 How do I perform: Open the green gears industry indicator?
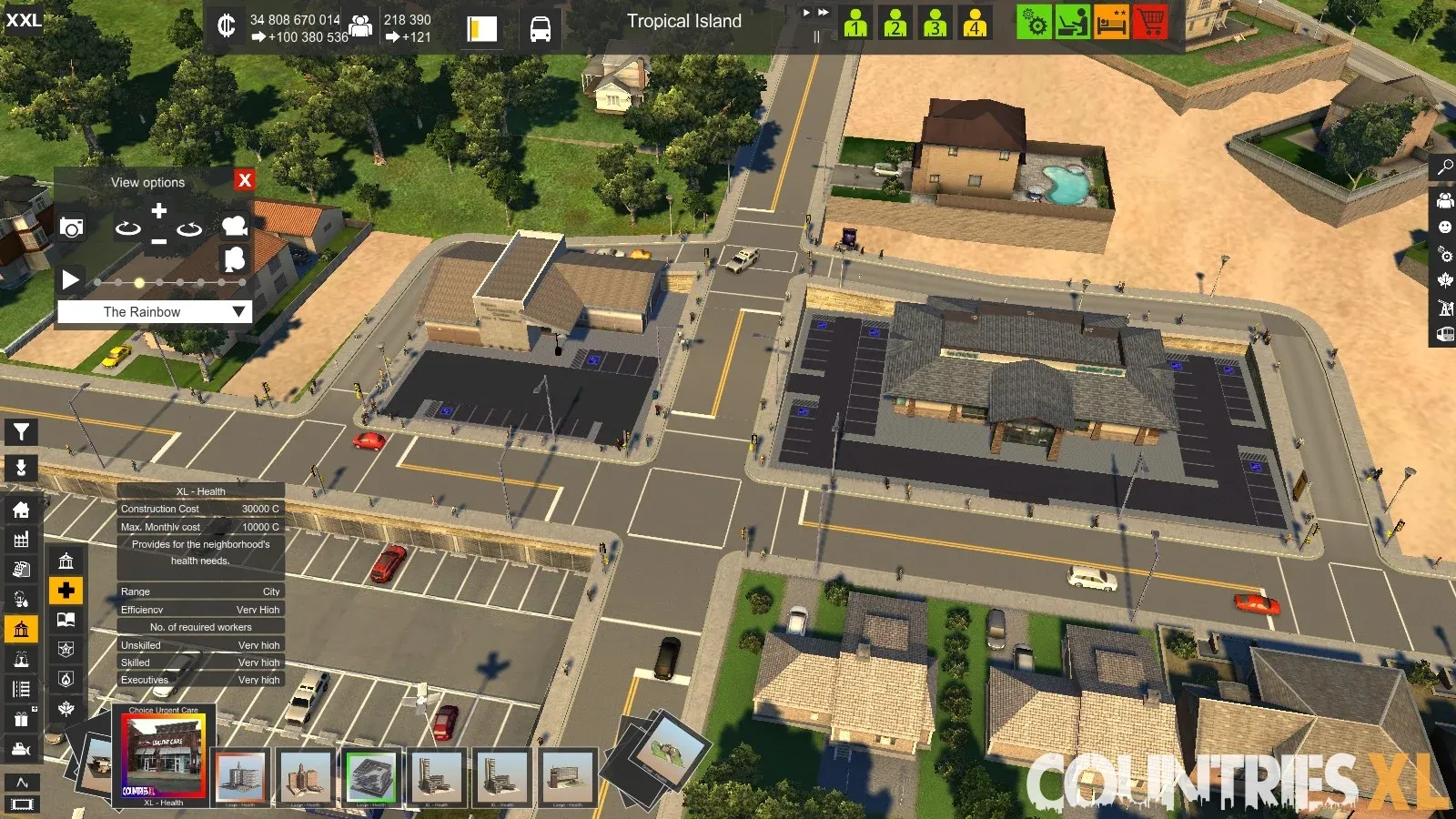[1034, 22]
